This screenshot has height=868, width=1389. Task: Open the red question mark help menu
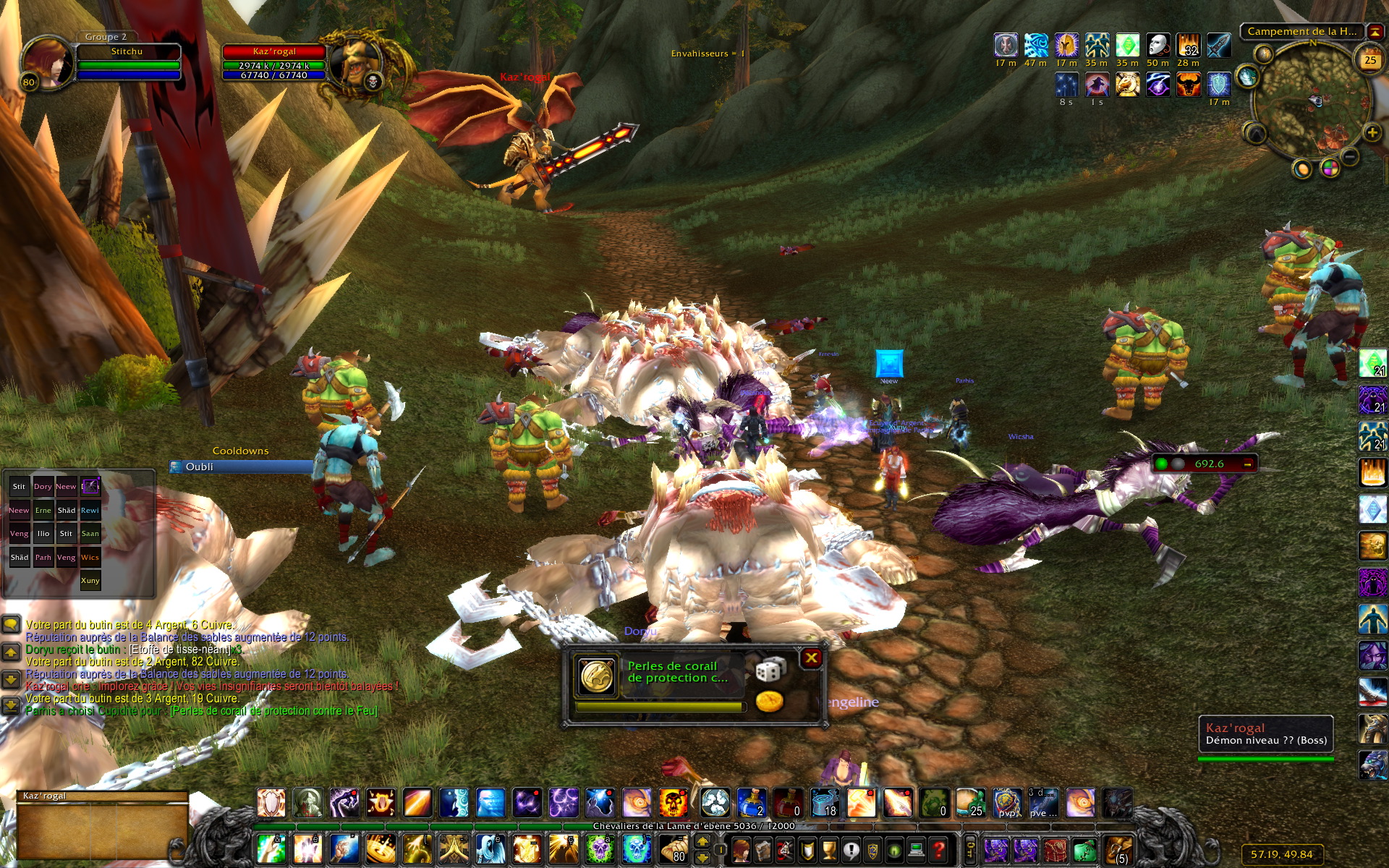point(938,848)
